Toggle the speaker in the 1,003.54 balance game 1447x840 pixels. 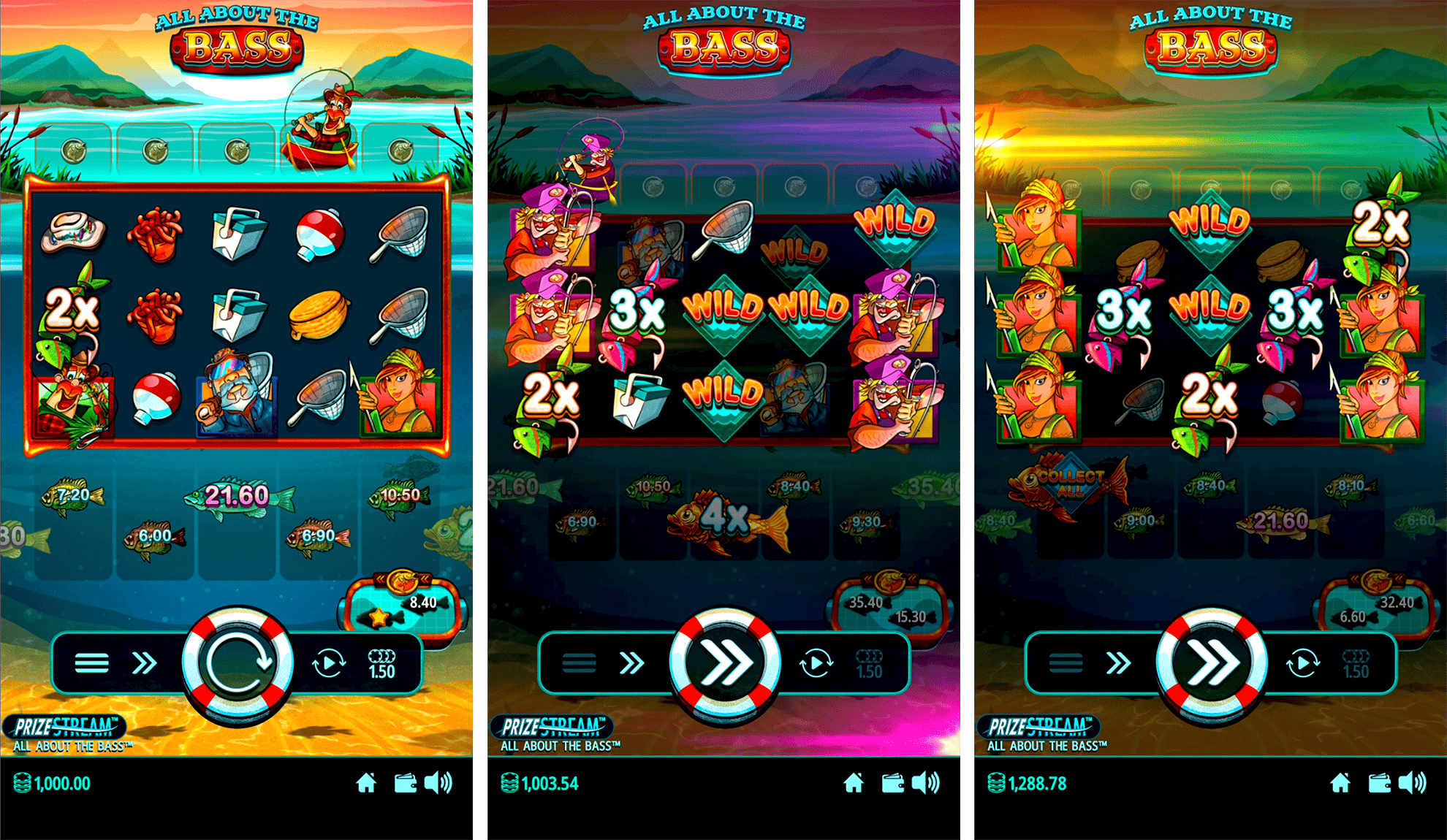click(x=926, y=784)
